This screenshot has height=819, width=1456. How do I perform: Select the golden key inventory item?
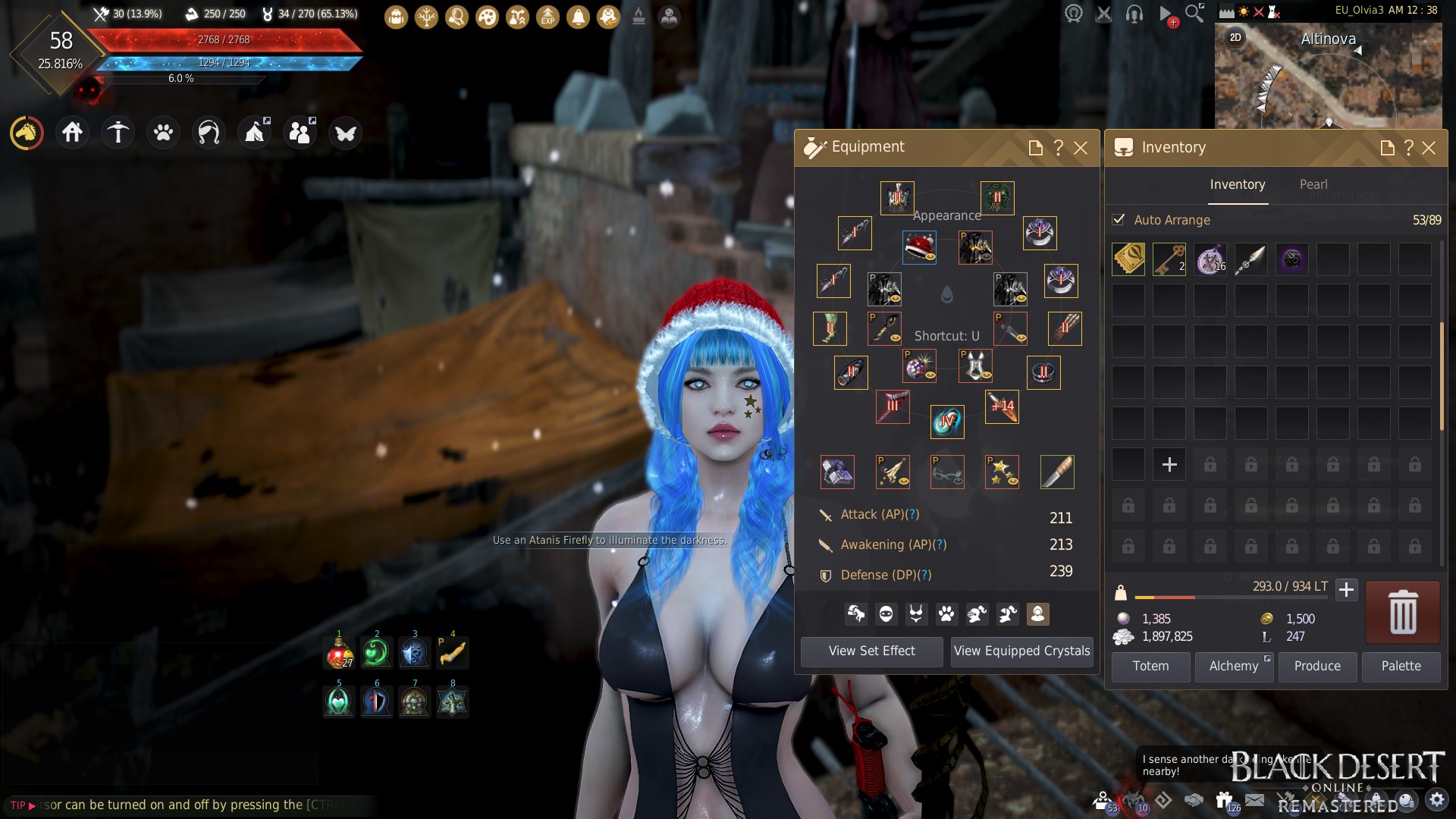[1169, 259]
